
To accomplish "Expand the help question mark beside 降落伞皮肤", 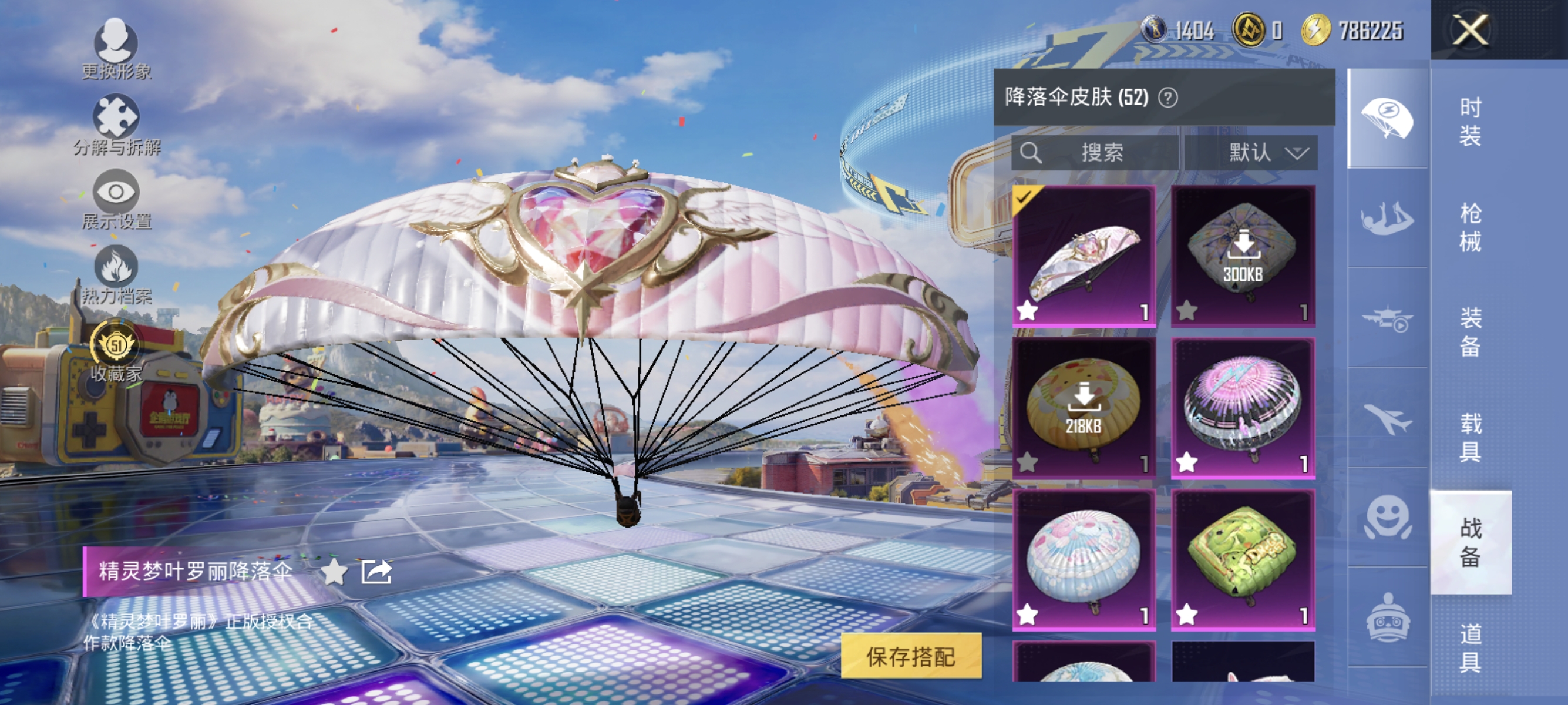I will [1166, 98].
